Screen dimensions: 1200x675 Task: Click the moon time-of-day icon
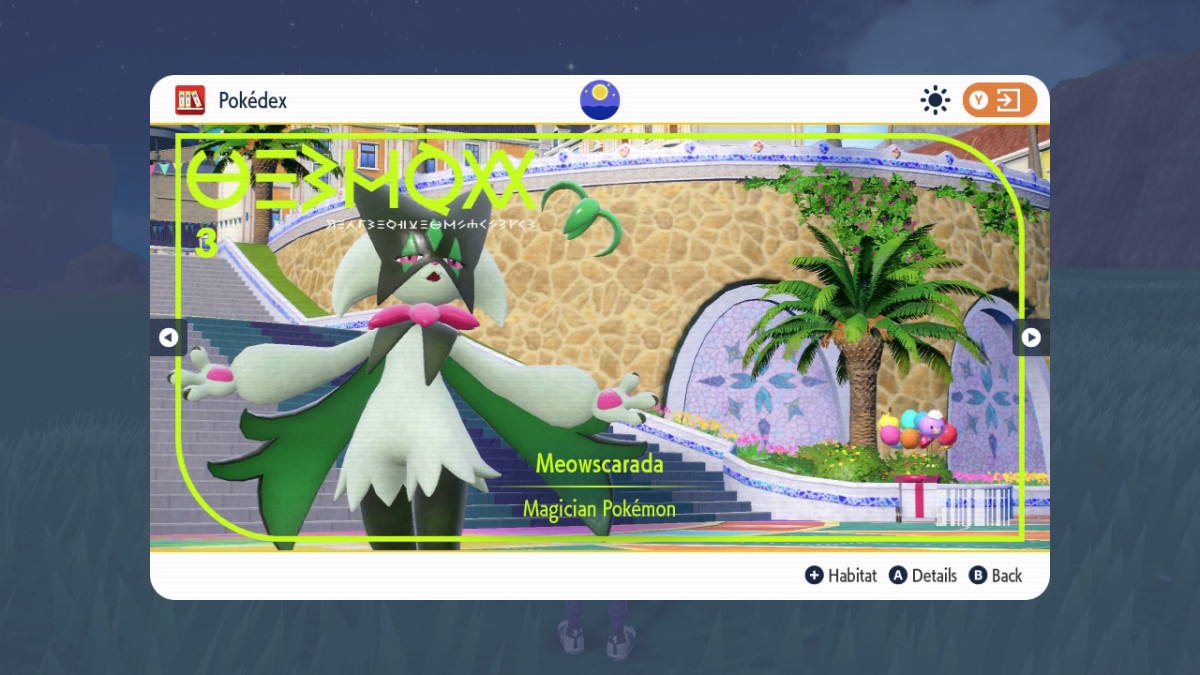click(x=600, y=100)
